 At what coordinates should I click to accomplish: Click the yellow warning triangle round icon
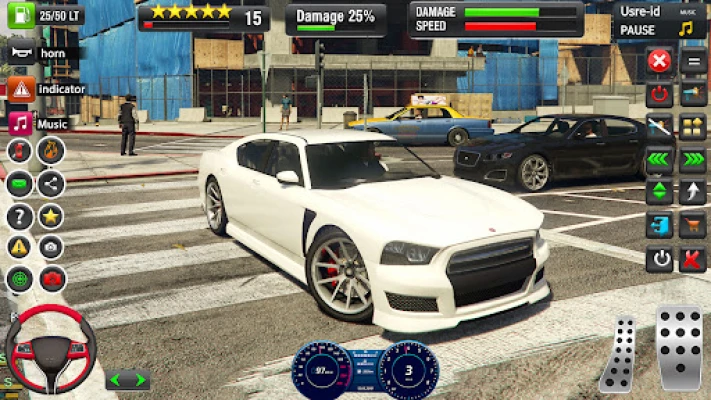coord(19,247)
